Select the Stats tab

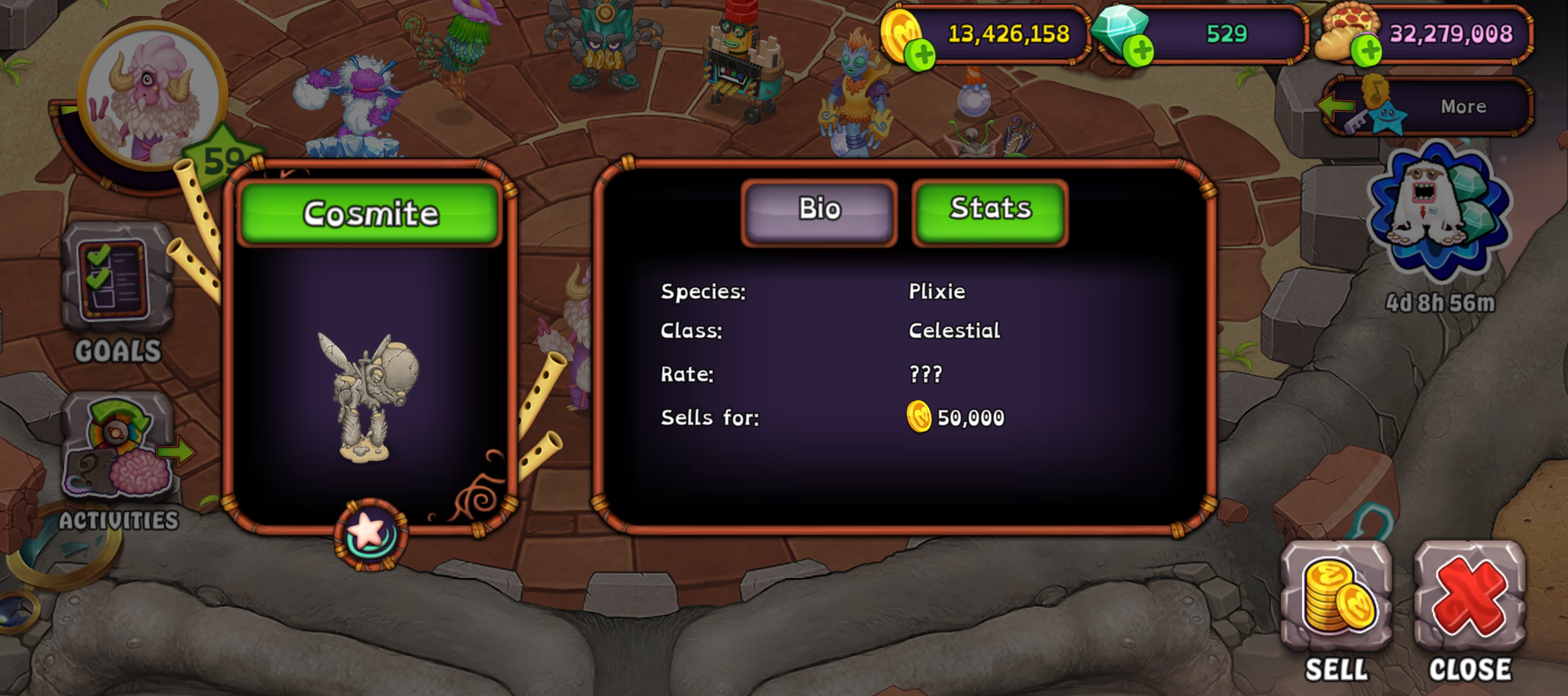[x=990, y=211]
